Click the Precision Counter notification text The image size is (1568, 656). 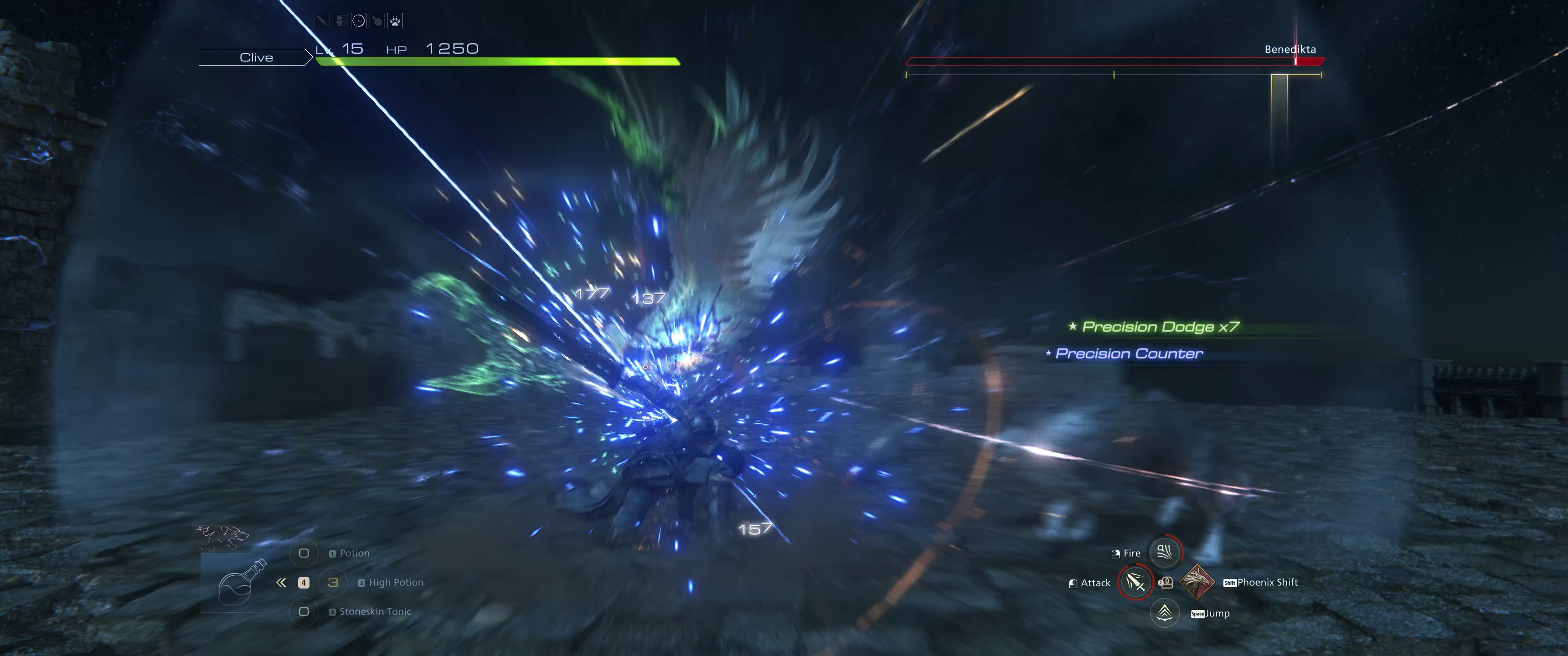[1129, 354]
